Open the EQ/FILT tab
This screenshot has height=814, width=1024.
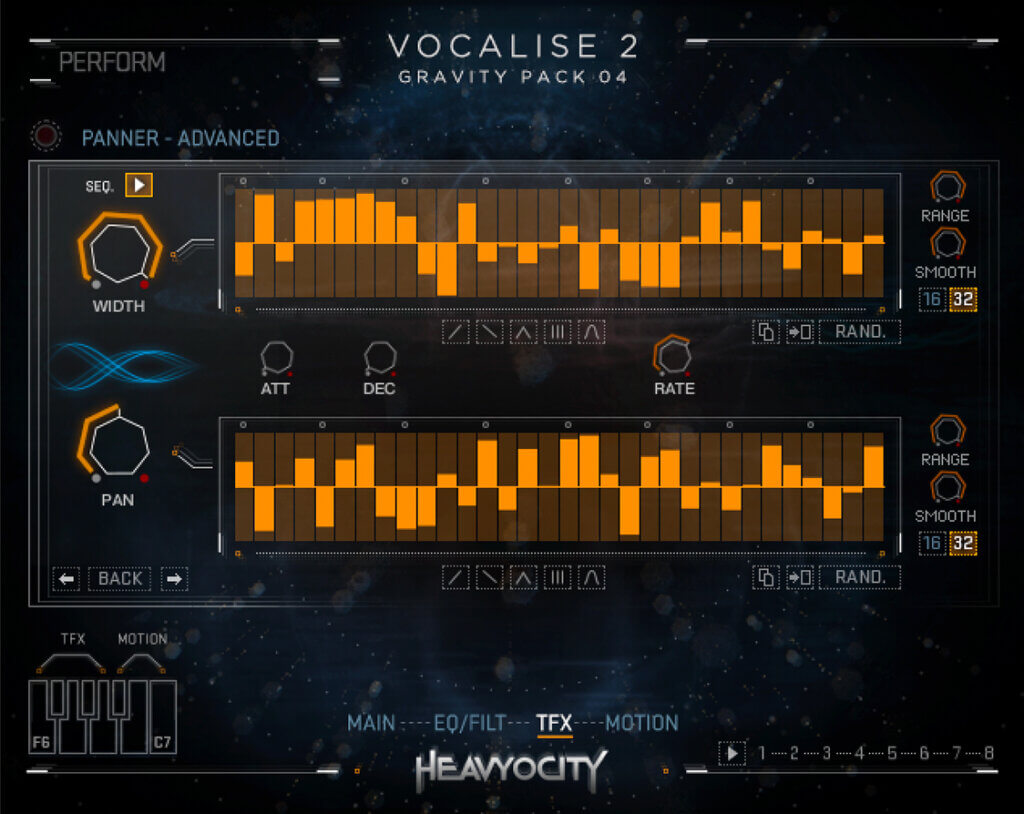470,723
